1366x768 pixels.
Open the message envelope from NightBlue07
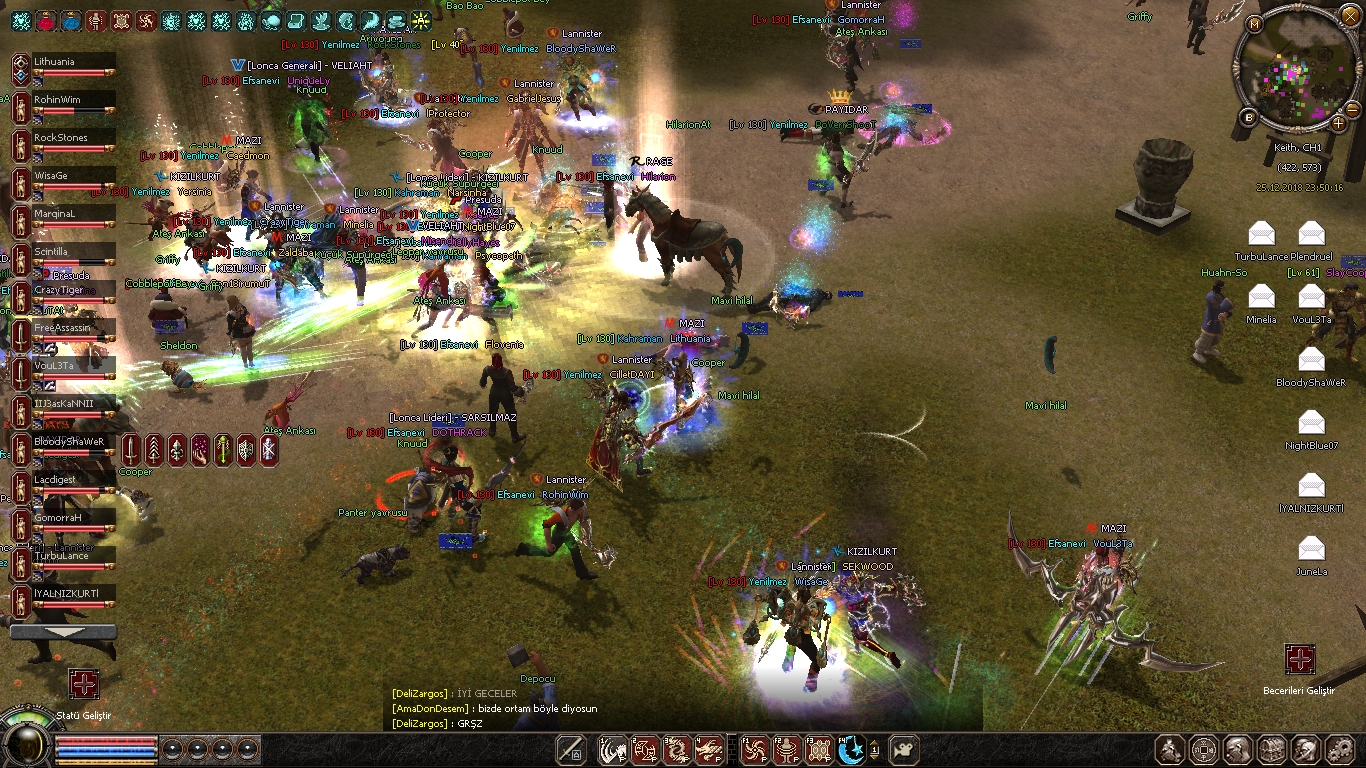coord(1311,422)
